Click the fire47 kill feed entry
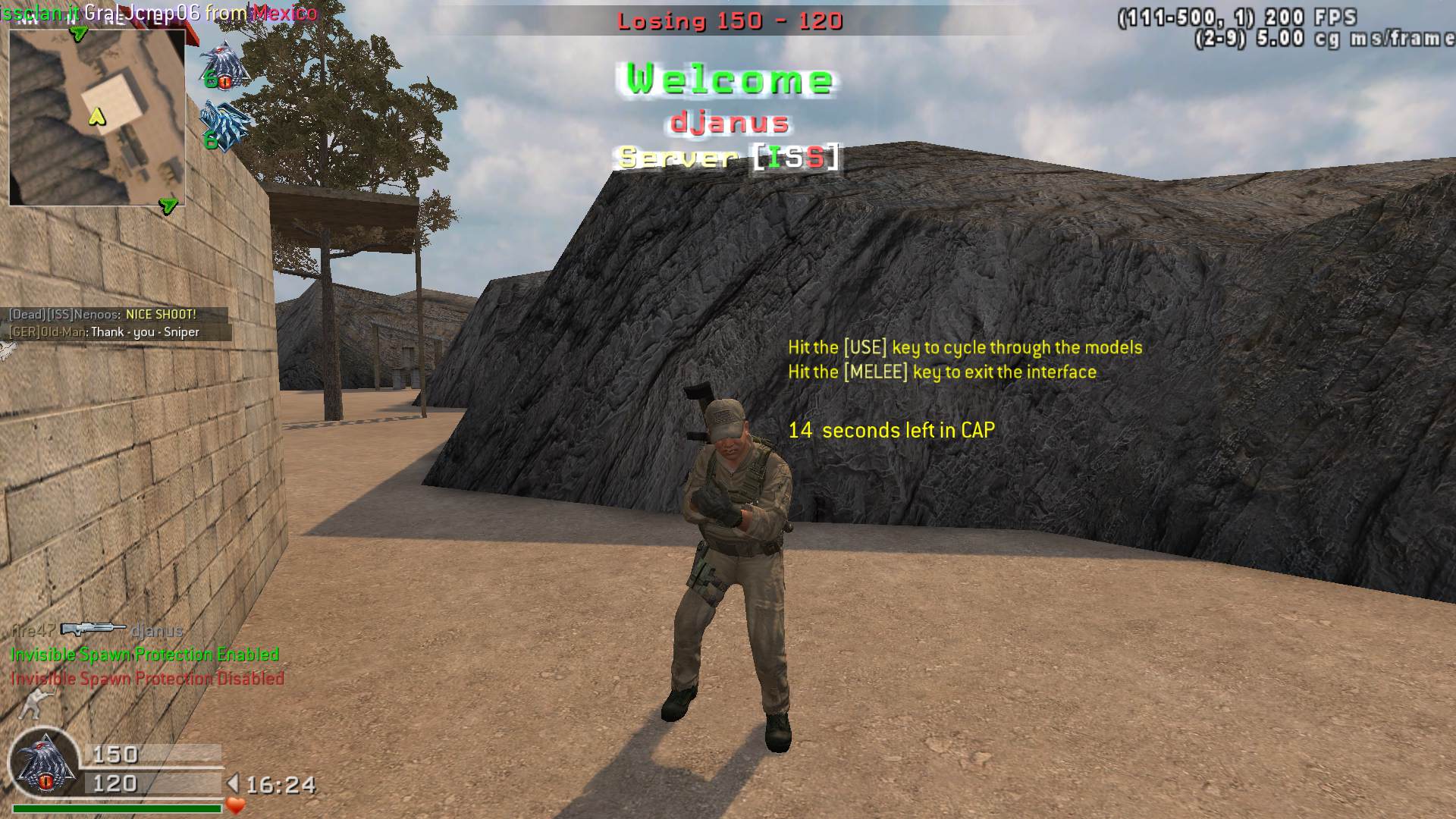The image size is (1456, 819). pyautogui.click(x=97, y=630)
